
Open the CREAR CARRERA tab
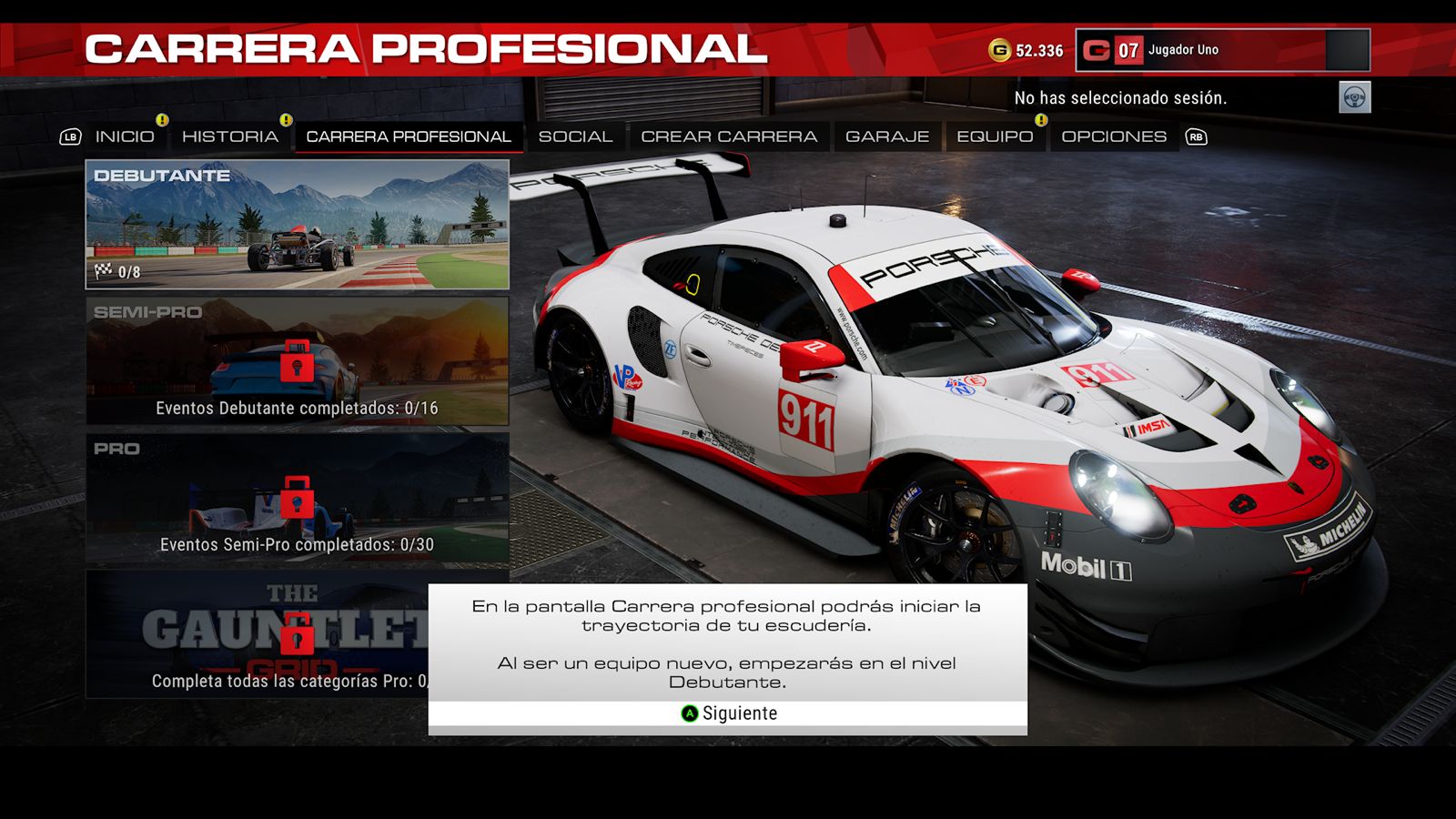point(729,136)
